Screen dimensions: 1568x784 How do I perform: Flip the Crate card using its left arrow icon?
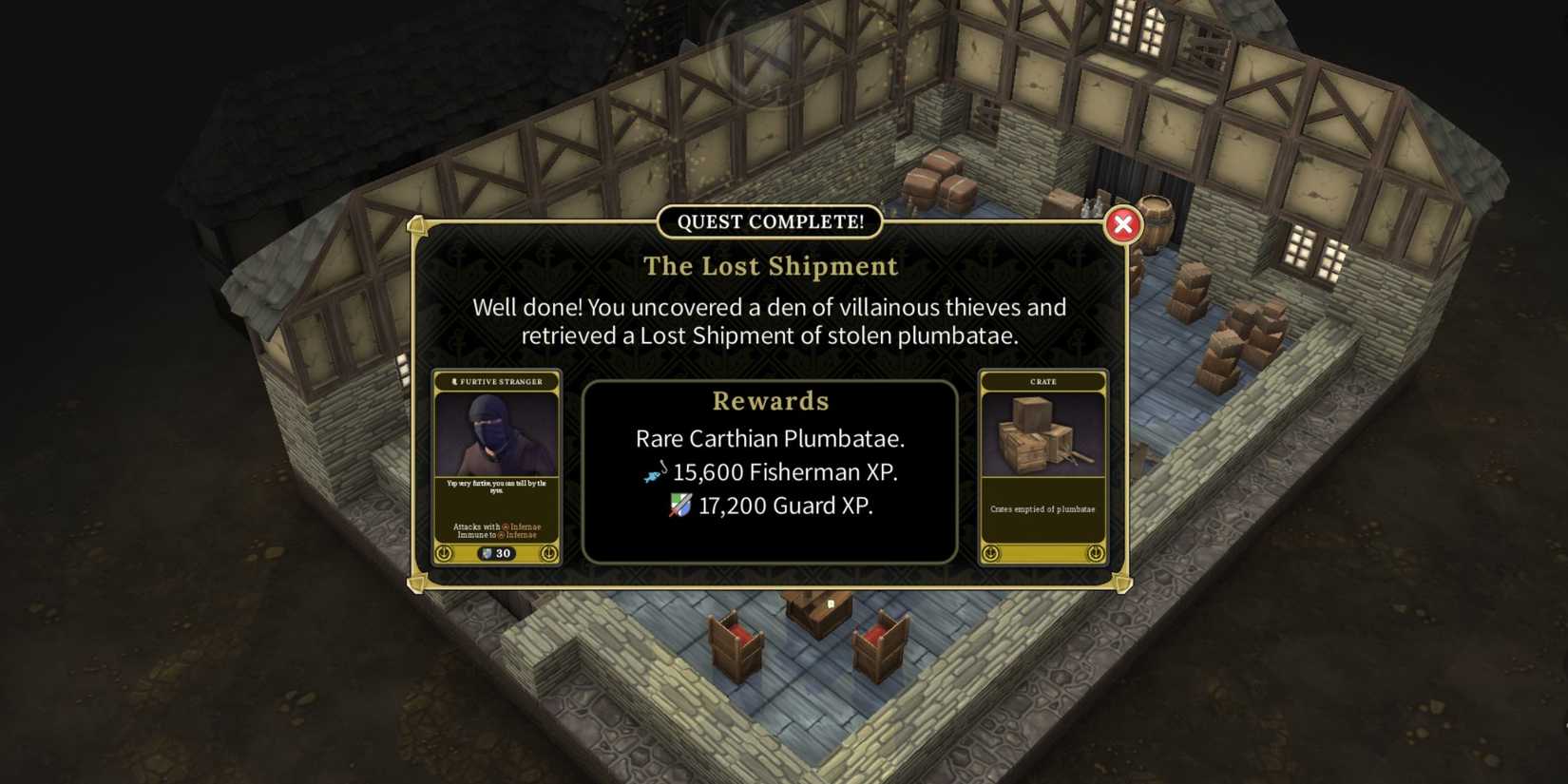click(x=989, y=554)
